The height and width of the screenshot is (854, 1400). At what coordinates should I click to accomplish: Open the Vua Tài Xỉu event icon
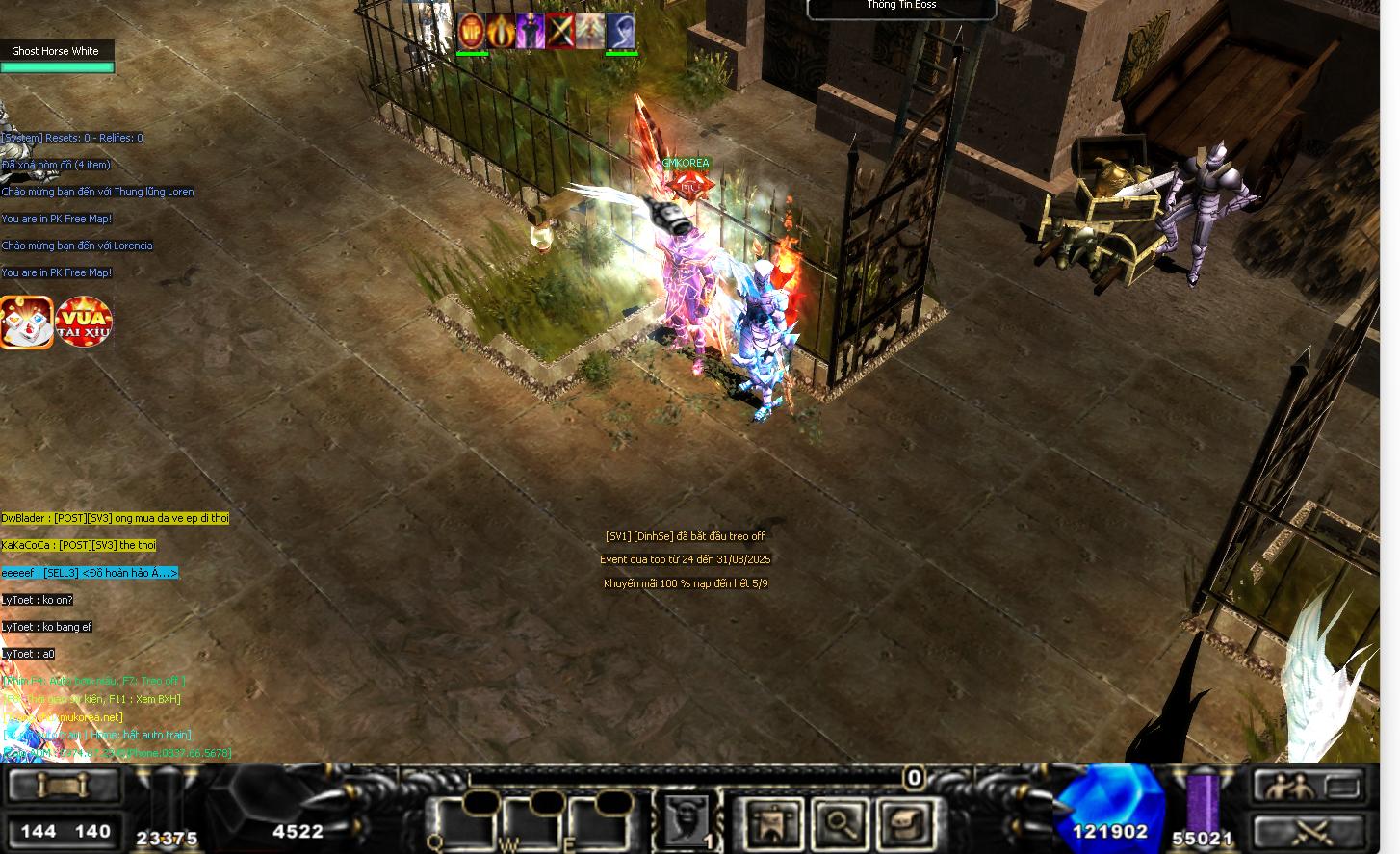pos(84,322)
